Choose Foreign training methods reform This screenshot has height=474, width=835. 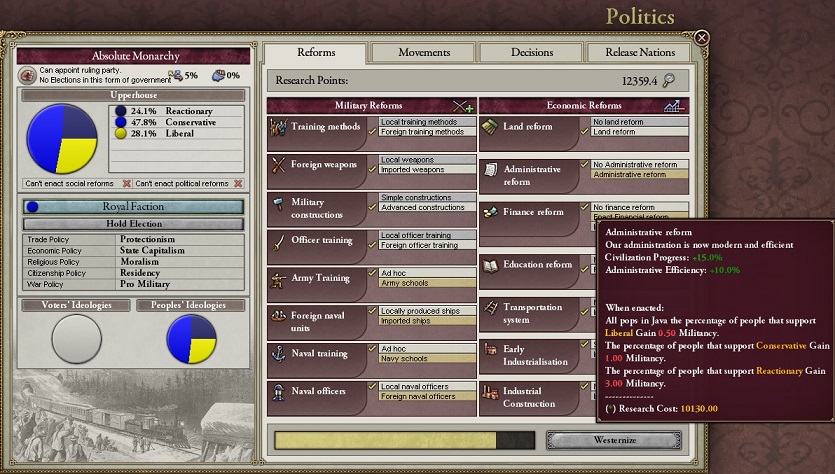pyautogui.click(x=422, y=131)
